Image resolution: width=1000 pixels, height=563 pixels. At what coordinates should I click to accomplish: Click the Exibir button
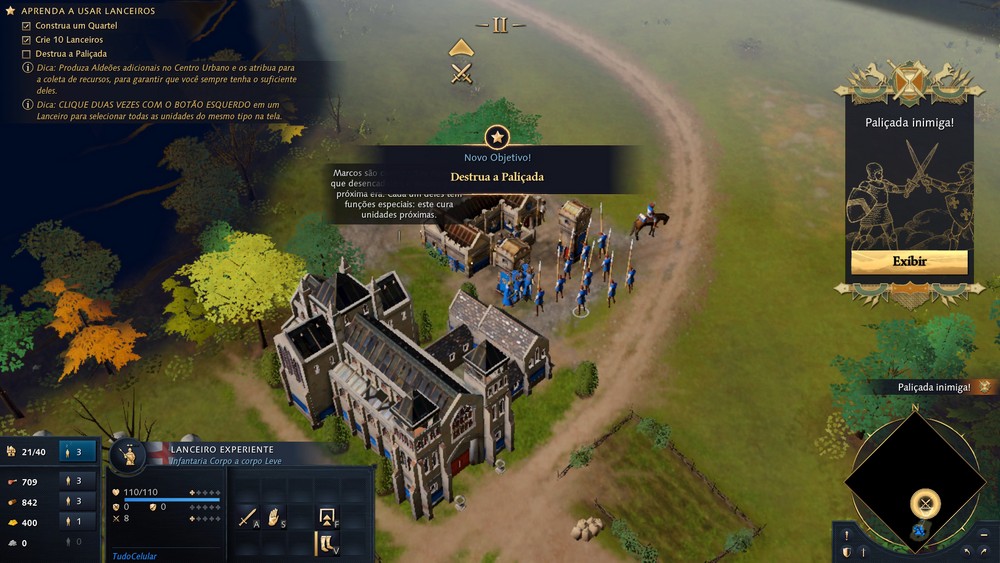point(909,262)
